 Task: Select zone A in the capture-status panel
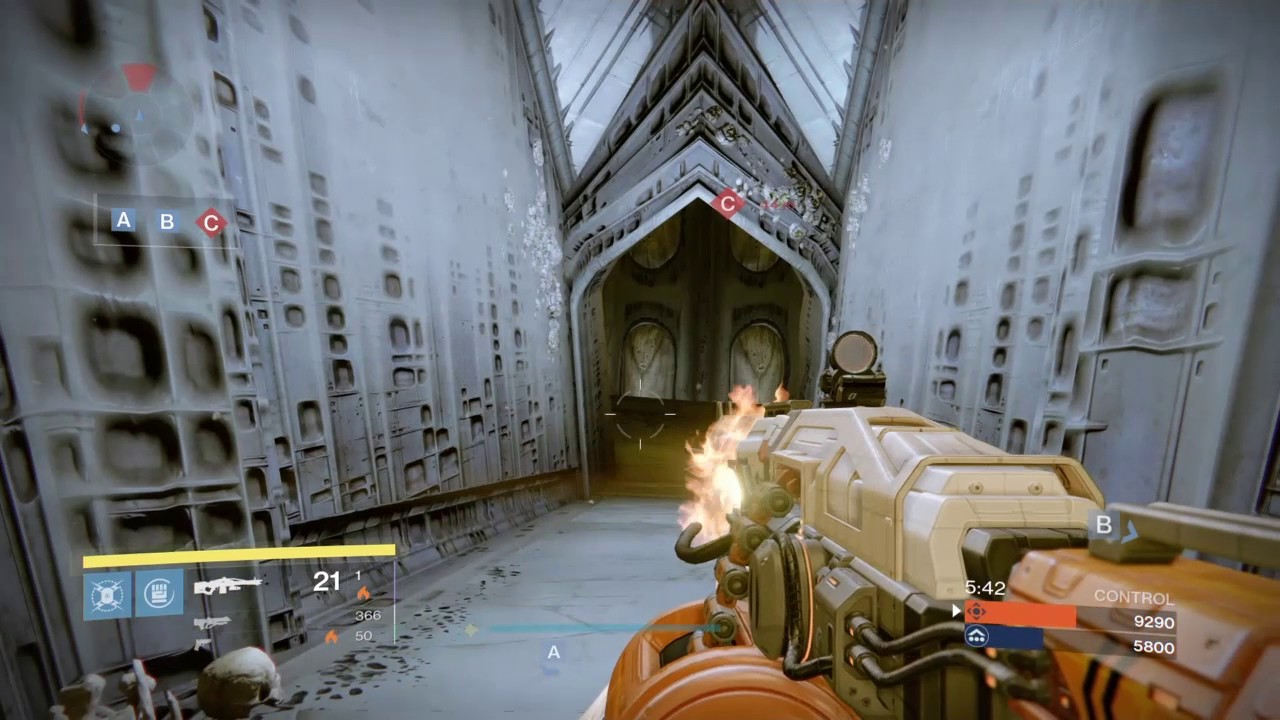click(x=124, y=220)
